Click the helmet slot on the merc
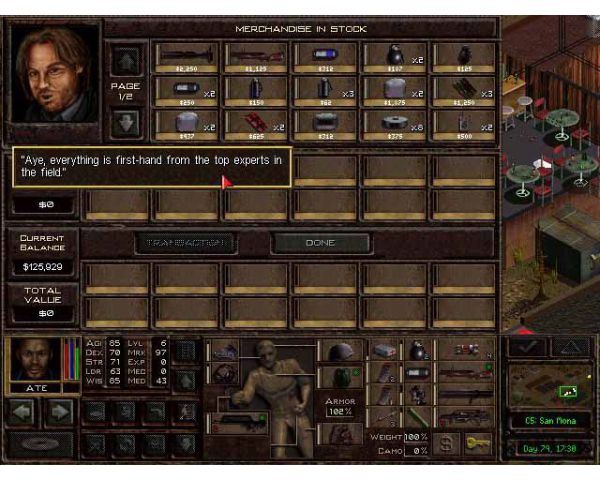The height and width of the screenshot is (480, 600). pos(341,352)
